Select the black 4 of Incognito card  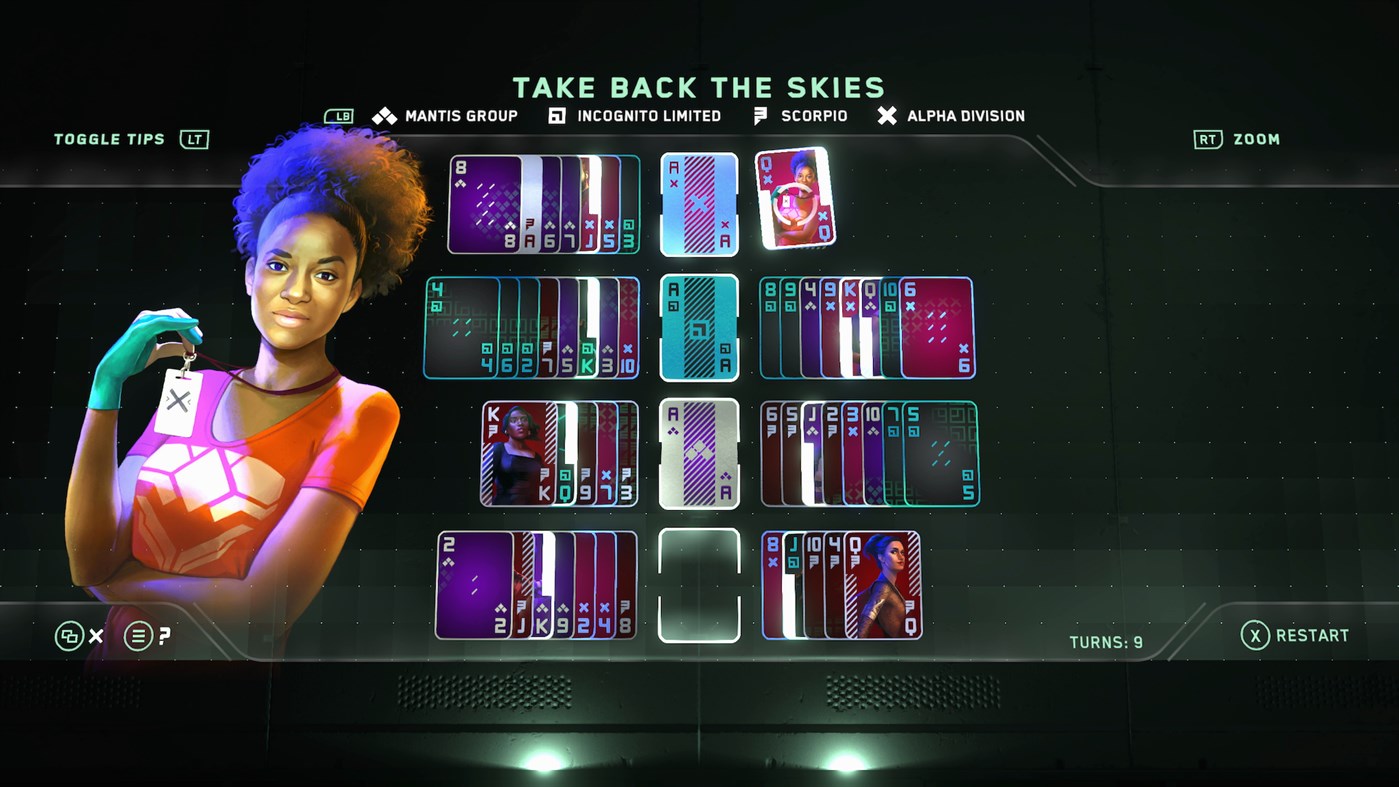click(x=460, y=327)
